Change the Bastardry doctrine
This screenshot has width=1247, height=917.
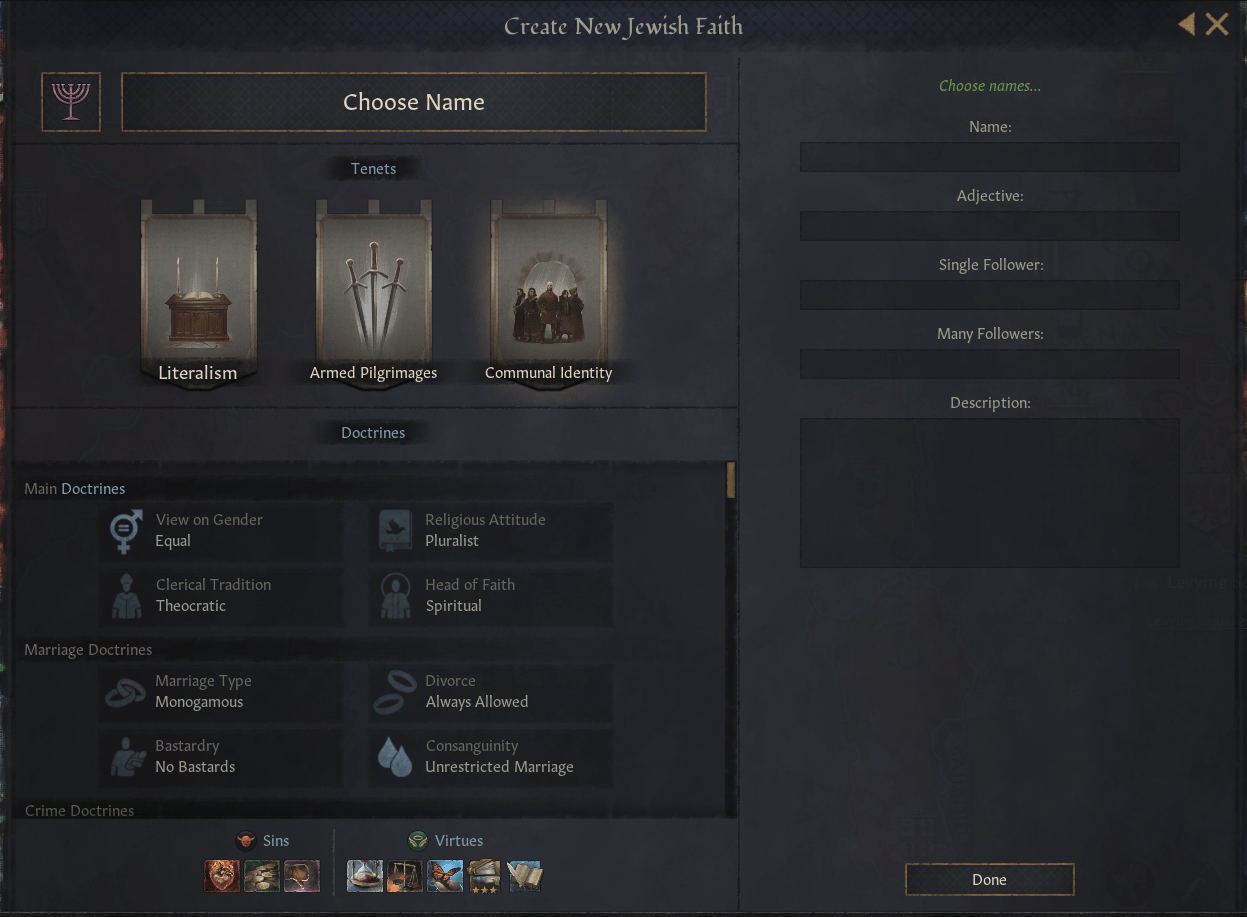pos(222,757)
